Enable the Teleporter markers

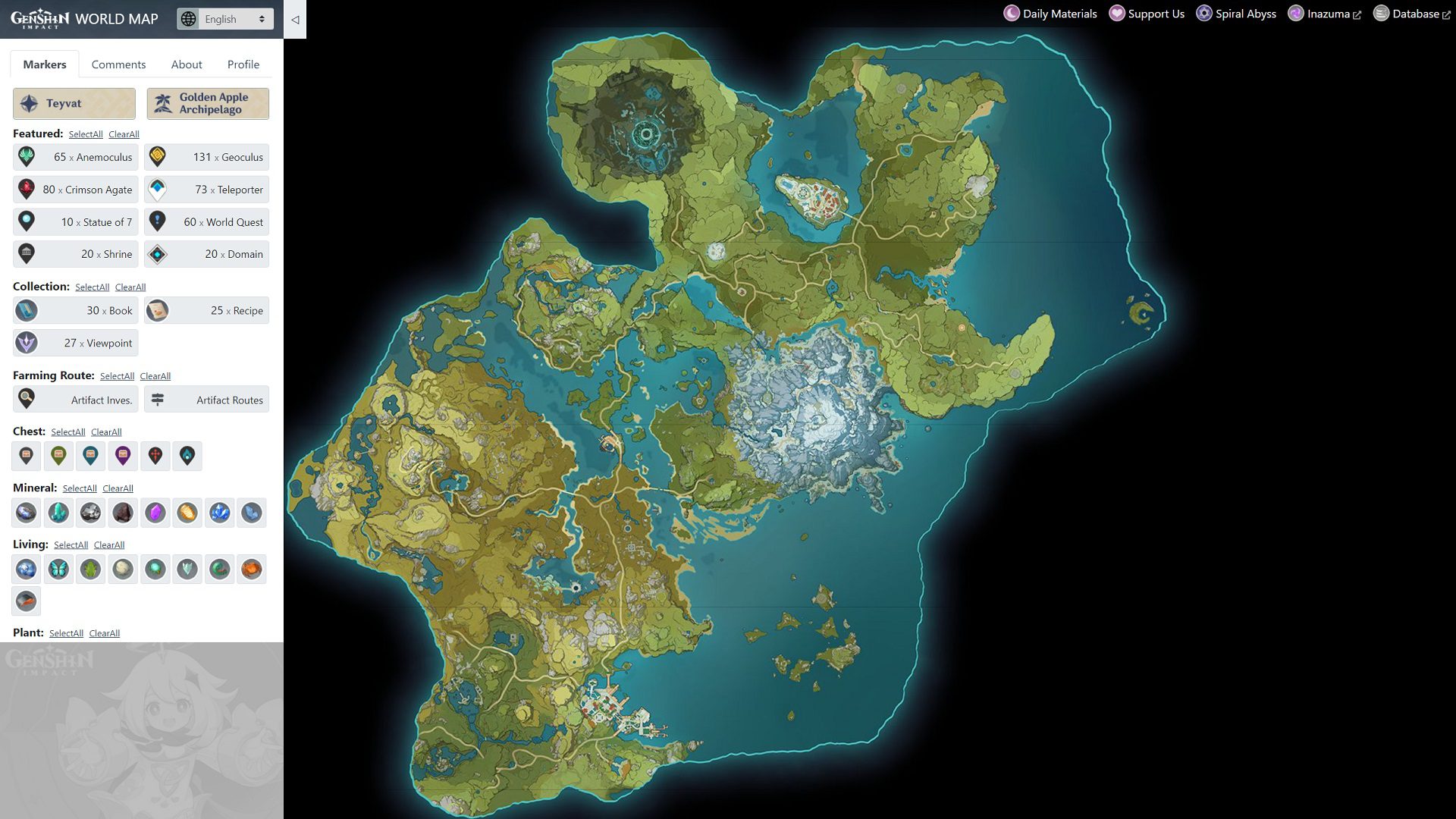pos(158,189)
